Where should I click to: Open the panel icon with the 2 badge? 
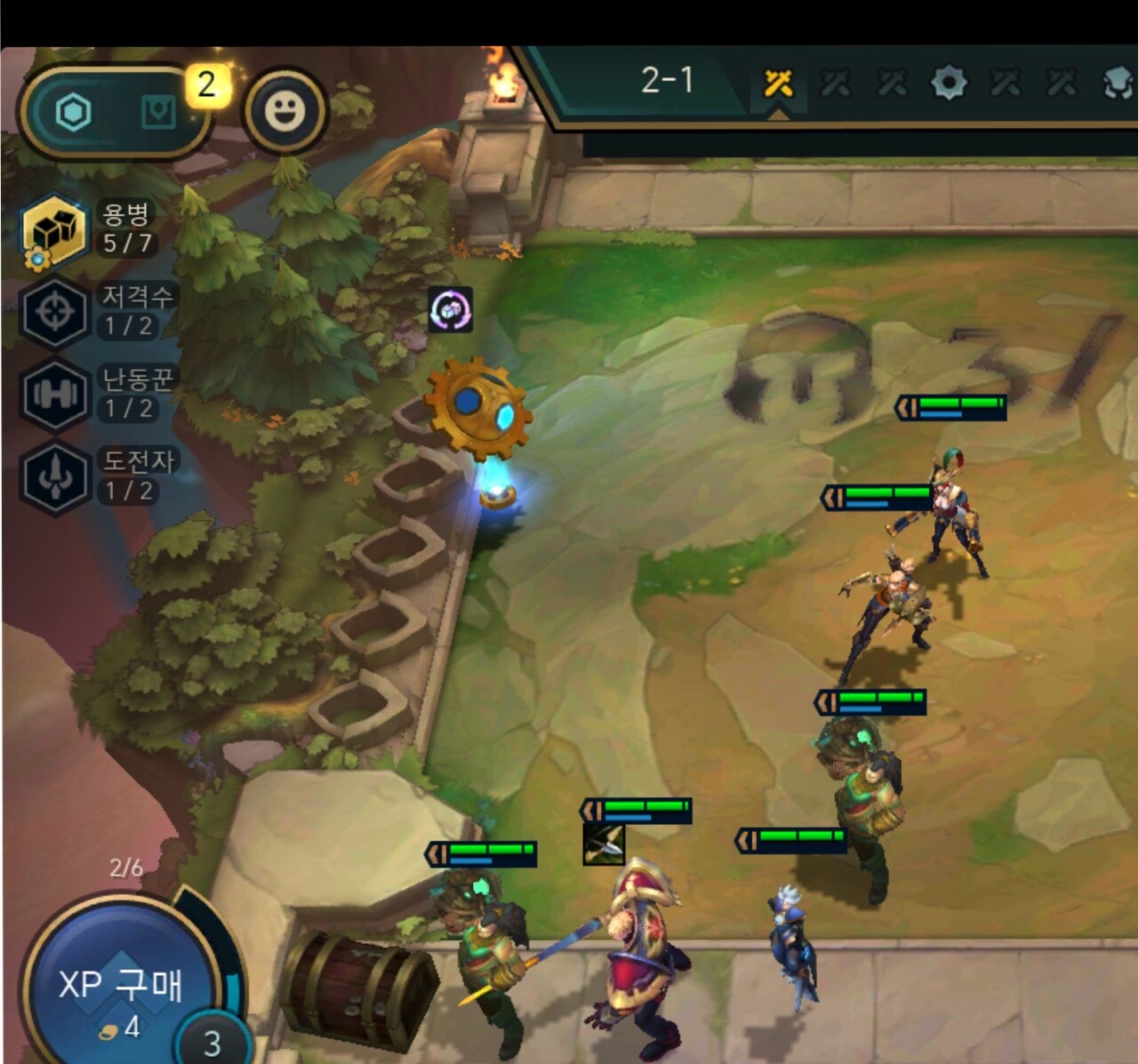[160, 112]
